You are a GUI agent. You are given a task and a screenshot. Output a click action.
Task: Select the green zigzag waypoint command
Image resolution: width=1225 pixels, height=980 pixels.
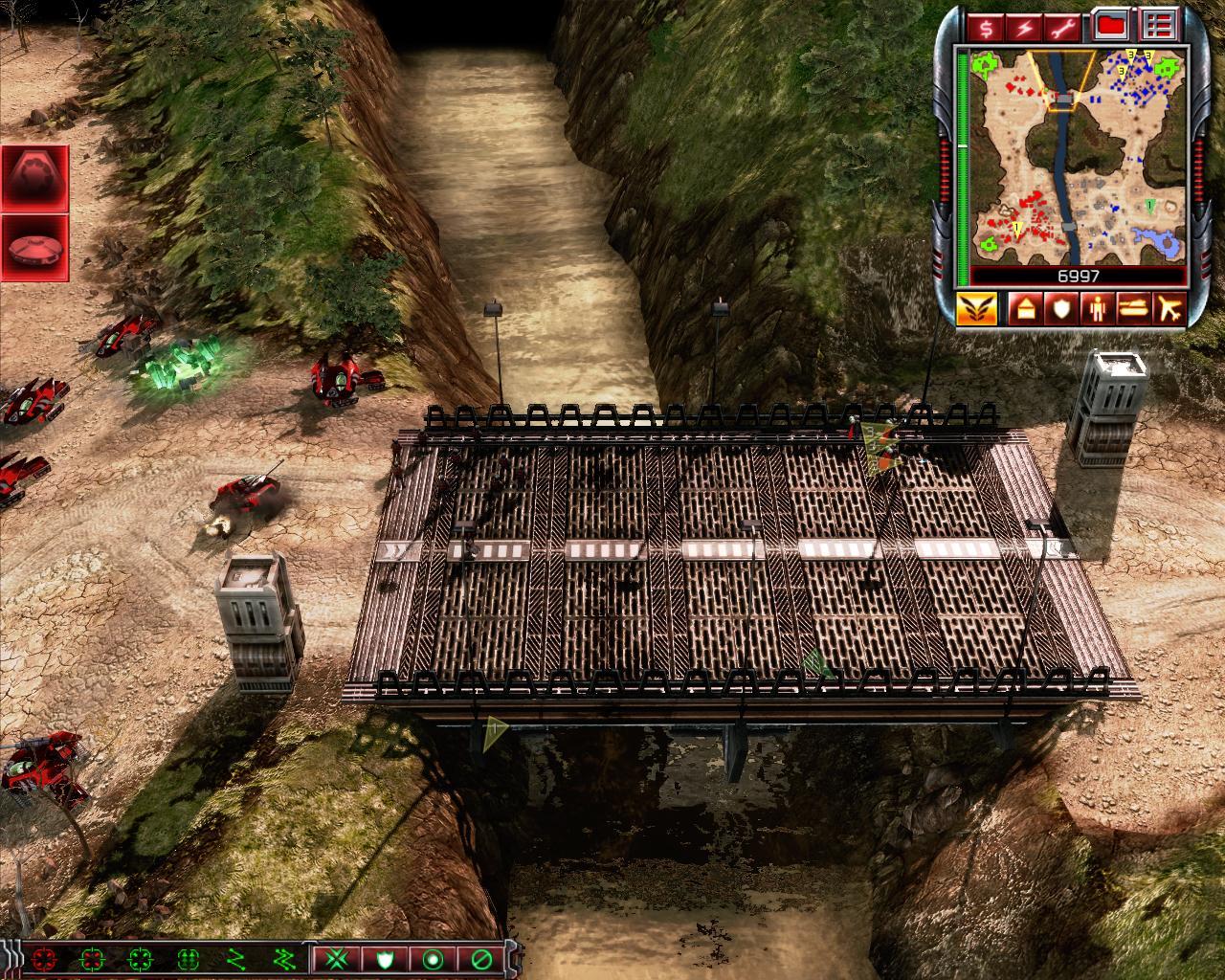pos(235,958)
